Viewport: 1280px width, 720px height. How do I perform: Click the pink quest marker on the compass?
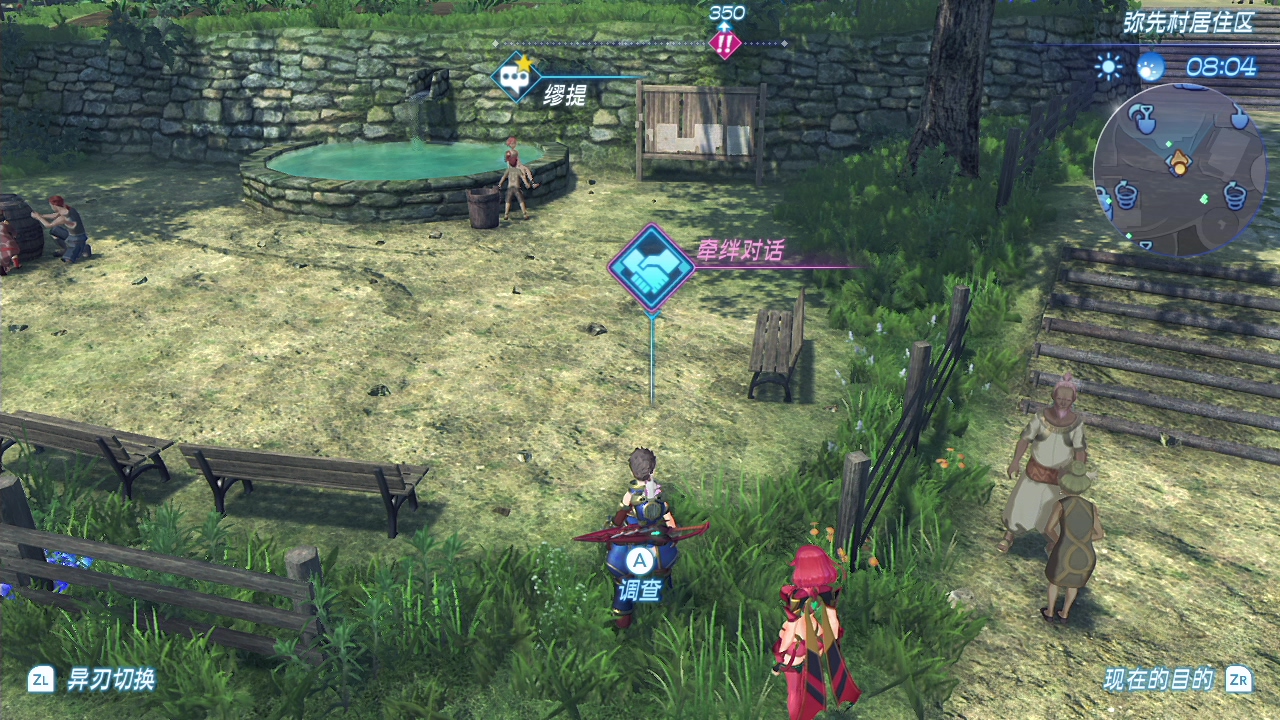tap(724, 43)
